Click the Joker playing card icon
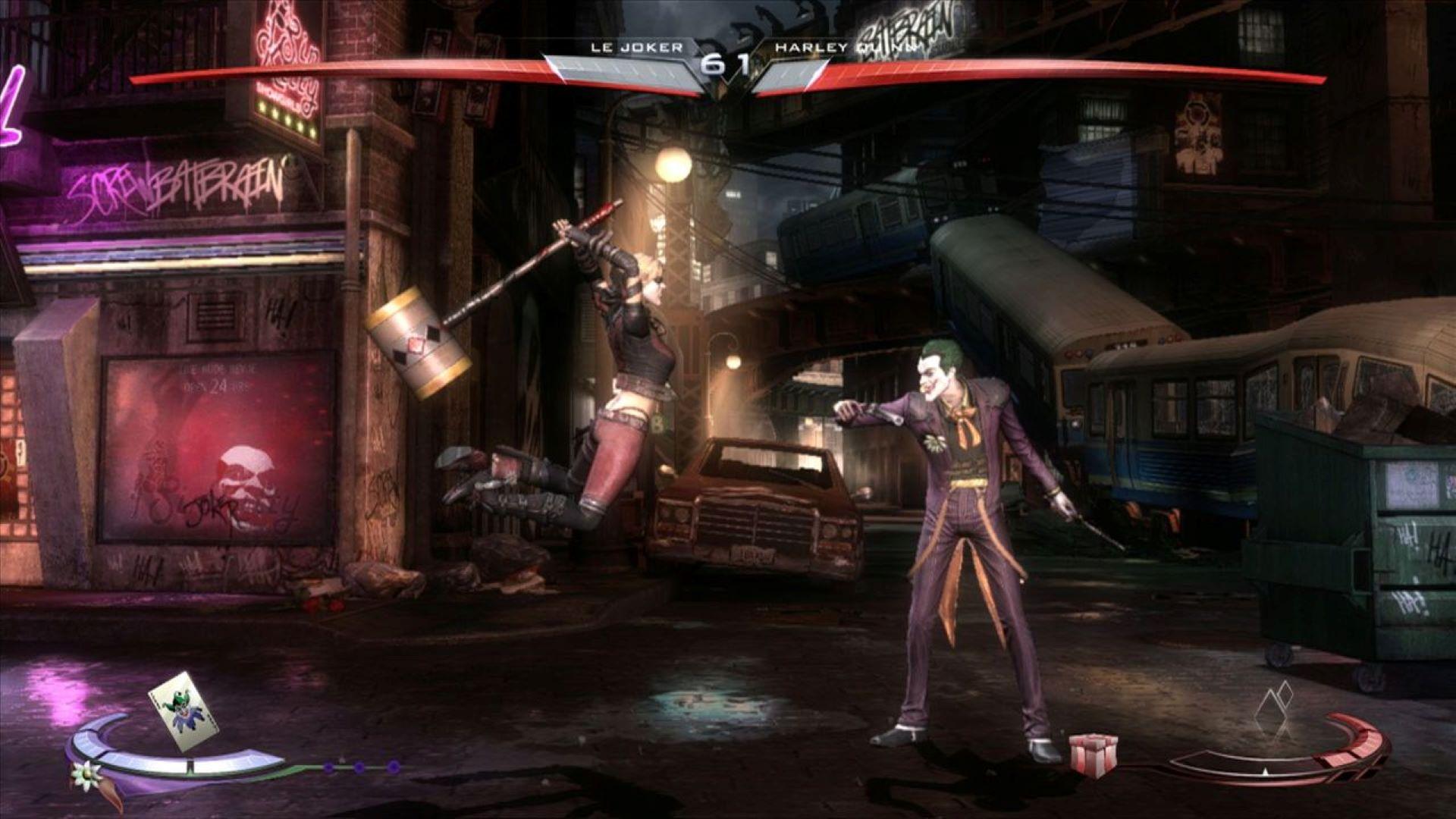The height and width of the screenshot is (819, 1456). 184,713
